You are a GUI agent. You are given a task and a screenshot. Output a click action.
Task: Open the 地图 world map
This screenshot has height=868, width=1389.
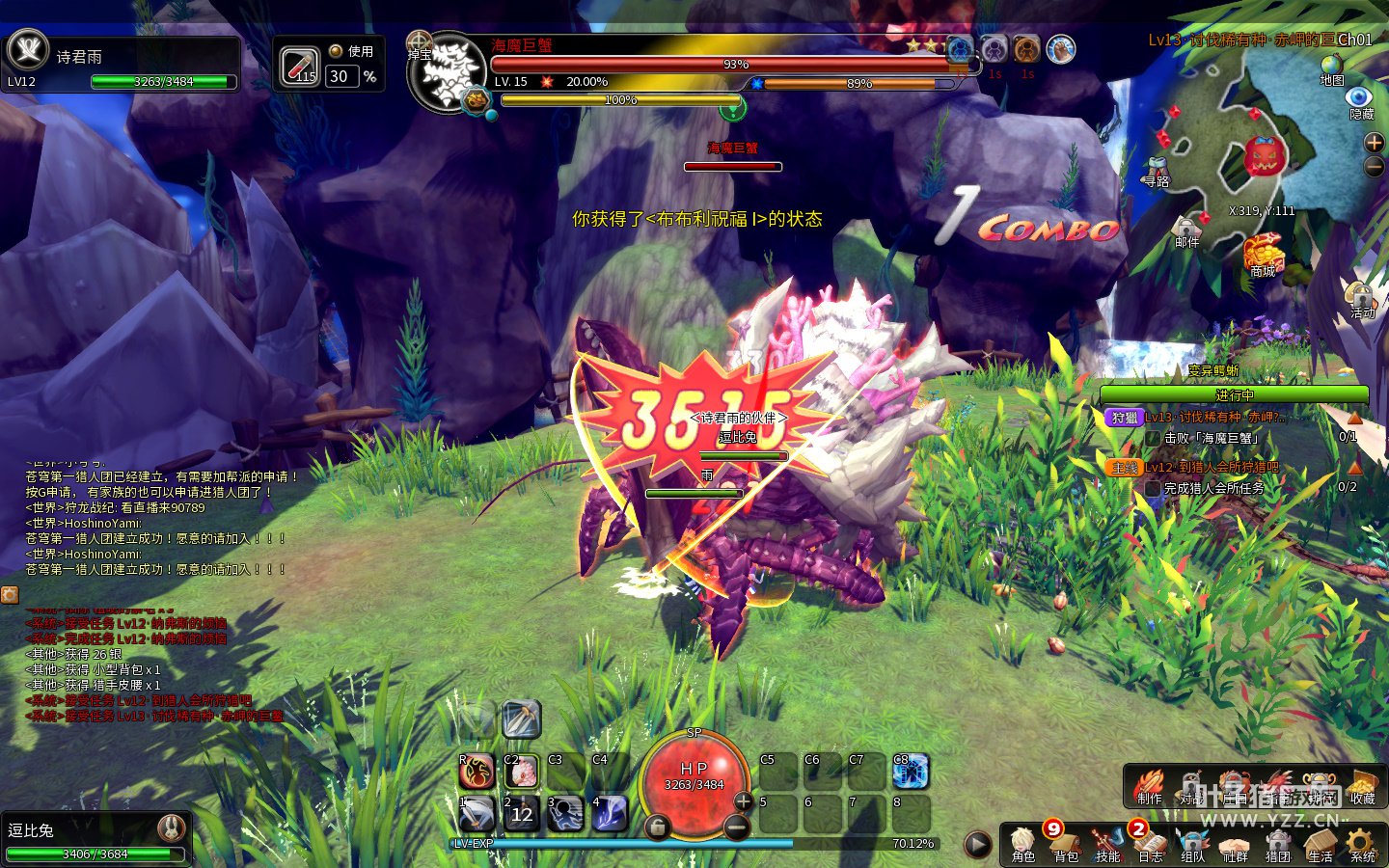(1332, 69)
